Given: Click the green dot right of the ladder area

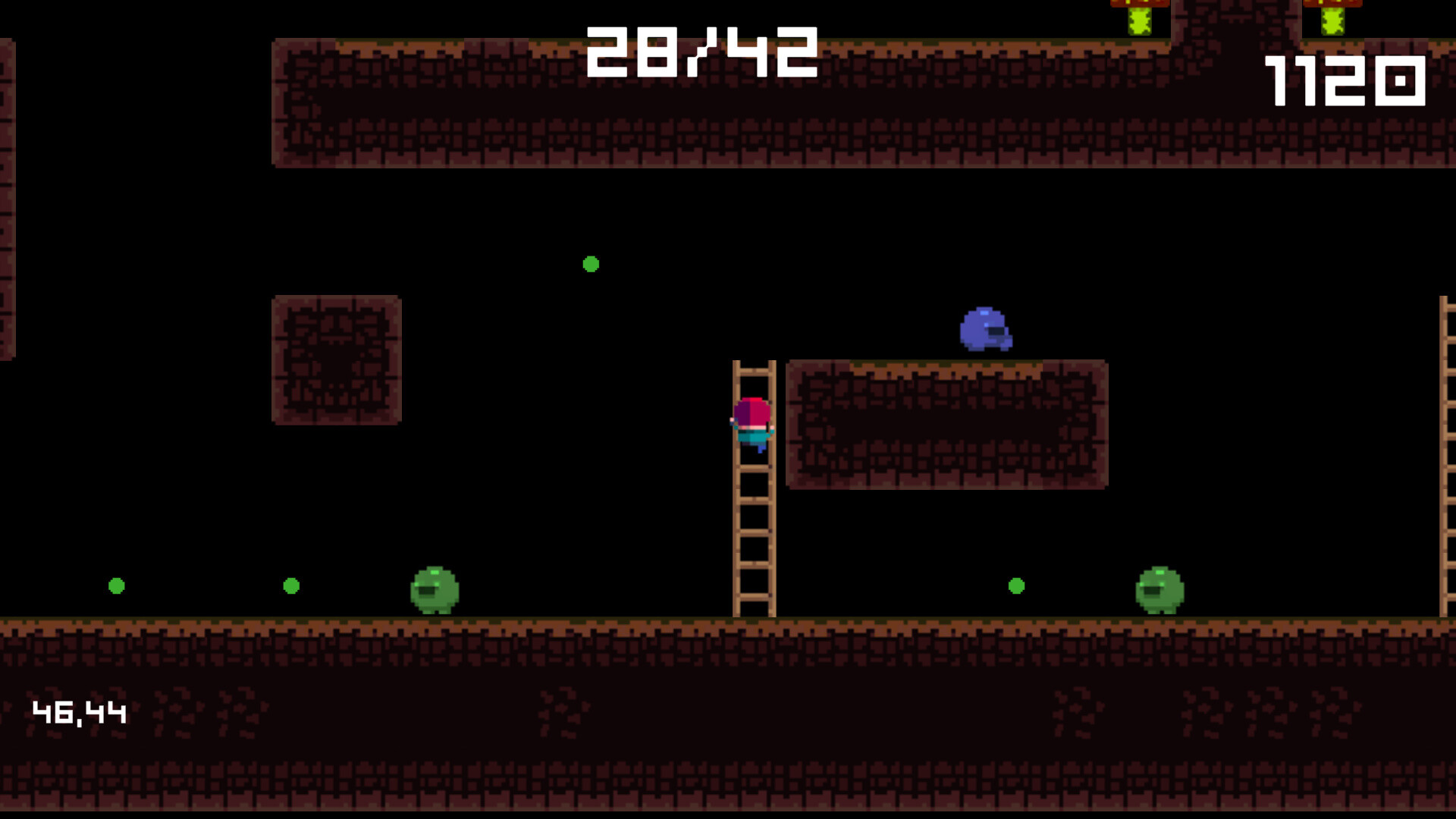Looking at the screenshot, I should (x=1015, y=585).
